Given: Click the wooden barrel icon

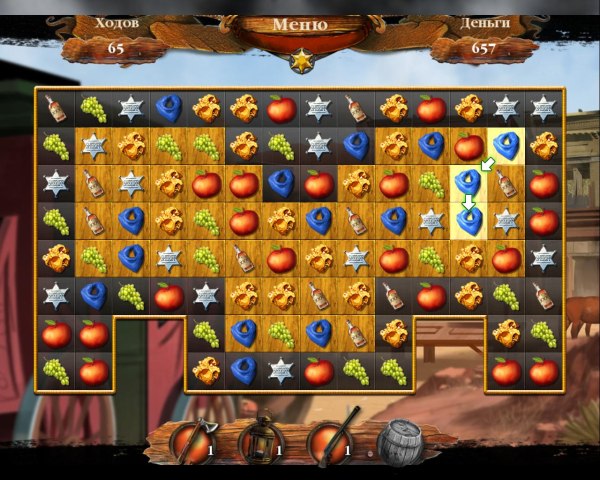Looking at the screenshot, I should (402, 443).
